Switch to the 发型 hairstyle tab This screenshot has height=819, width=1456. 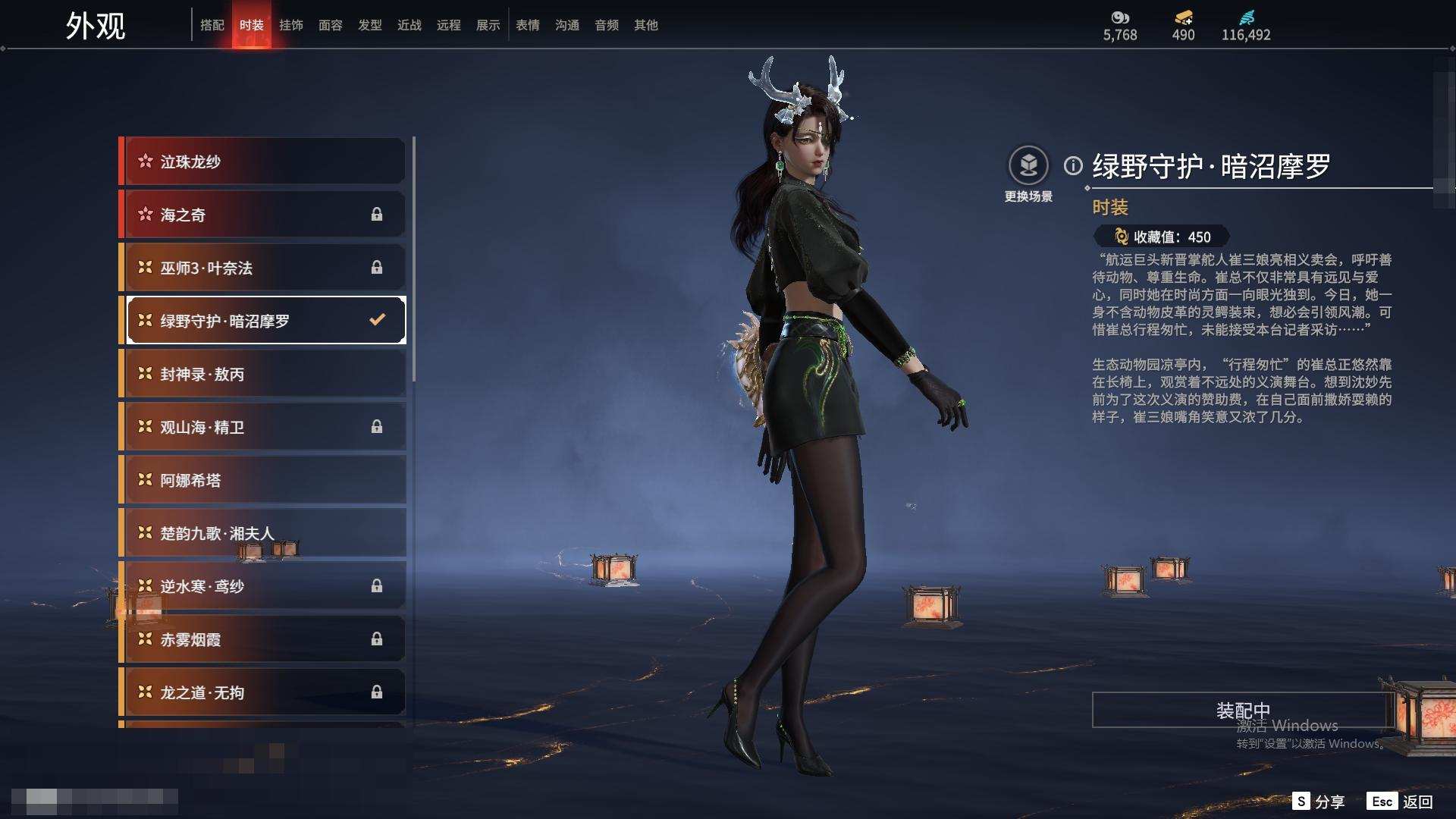click(370, 25)
